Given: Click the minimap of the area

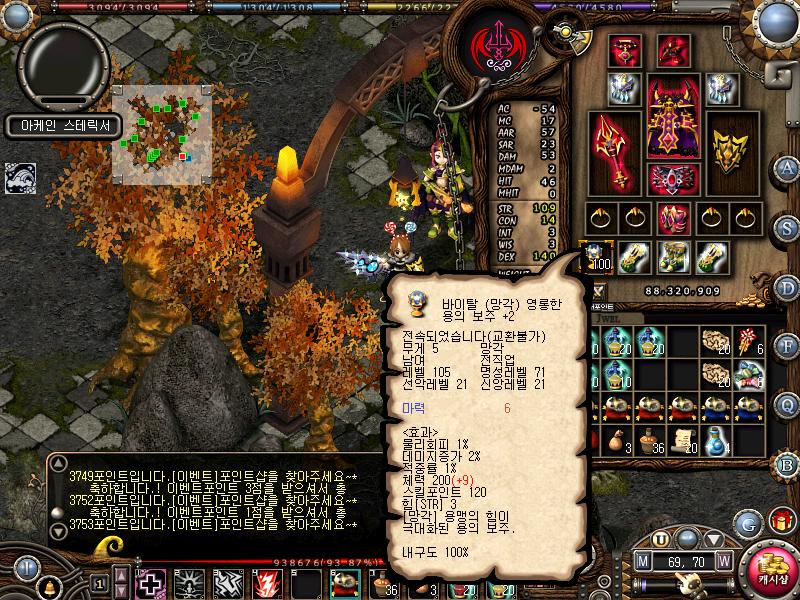Looking at the screenshot, I should click(161, 132).
